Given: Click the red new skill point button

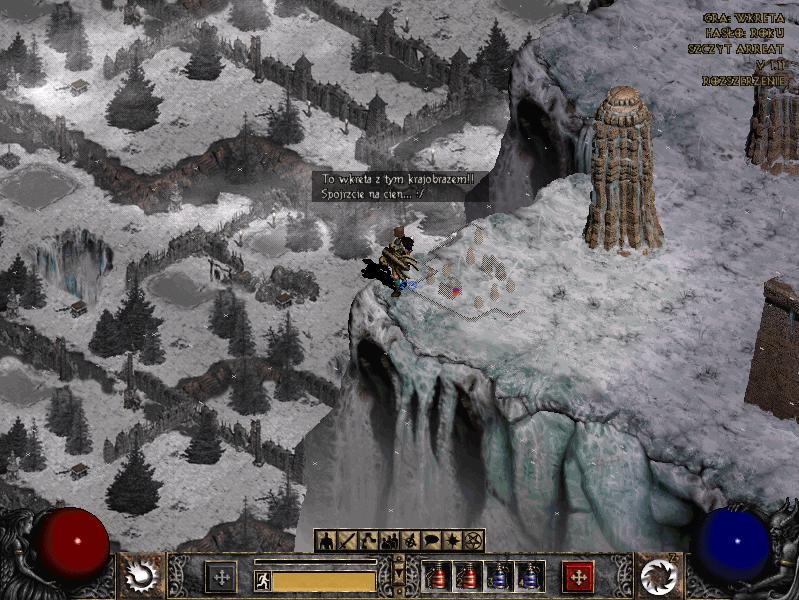Looking at the screenshot, I should pos(578,577).
